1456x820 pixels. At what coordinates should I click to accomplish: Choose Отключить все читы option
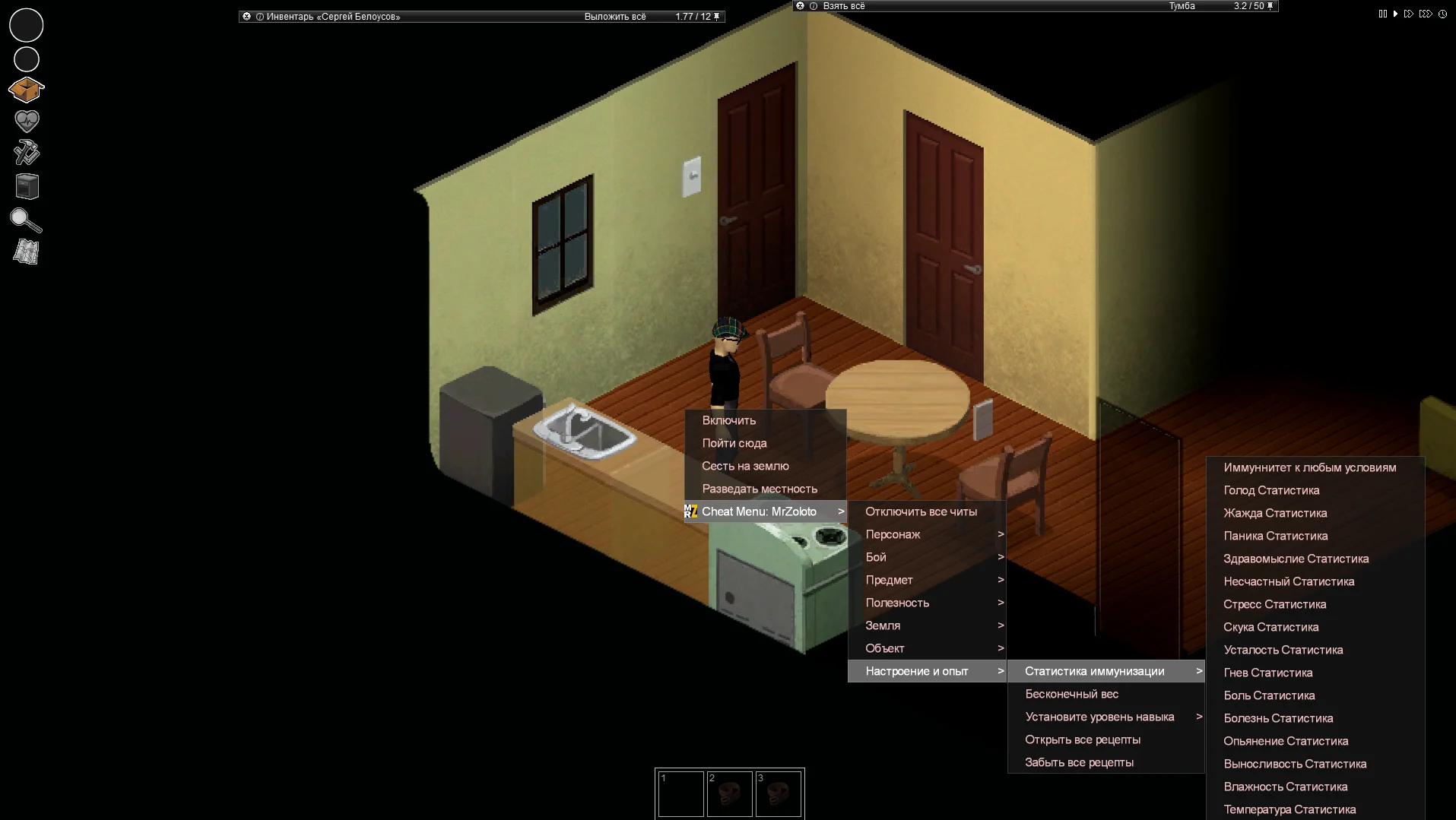[x=921, y=511]
